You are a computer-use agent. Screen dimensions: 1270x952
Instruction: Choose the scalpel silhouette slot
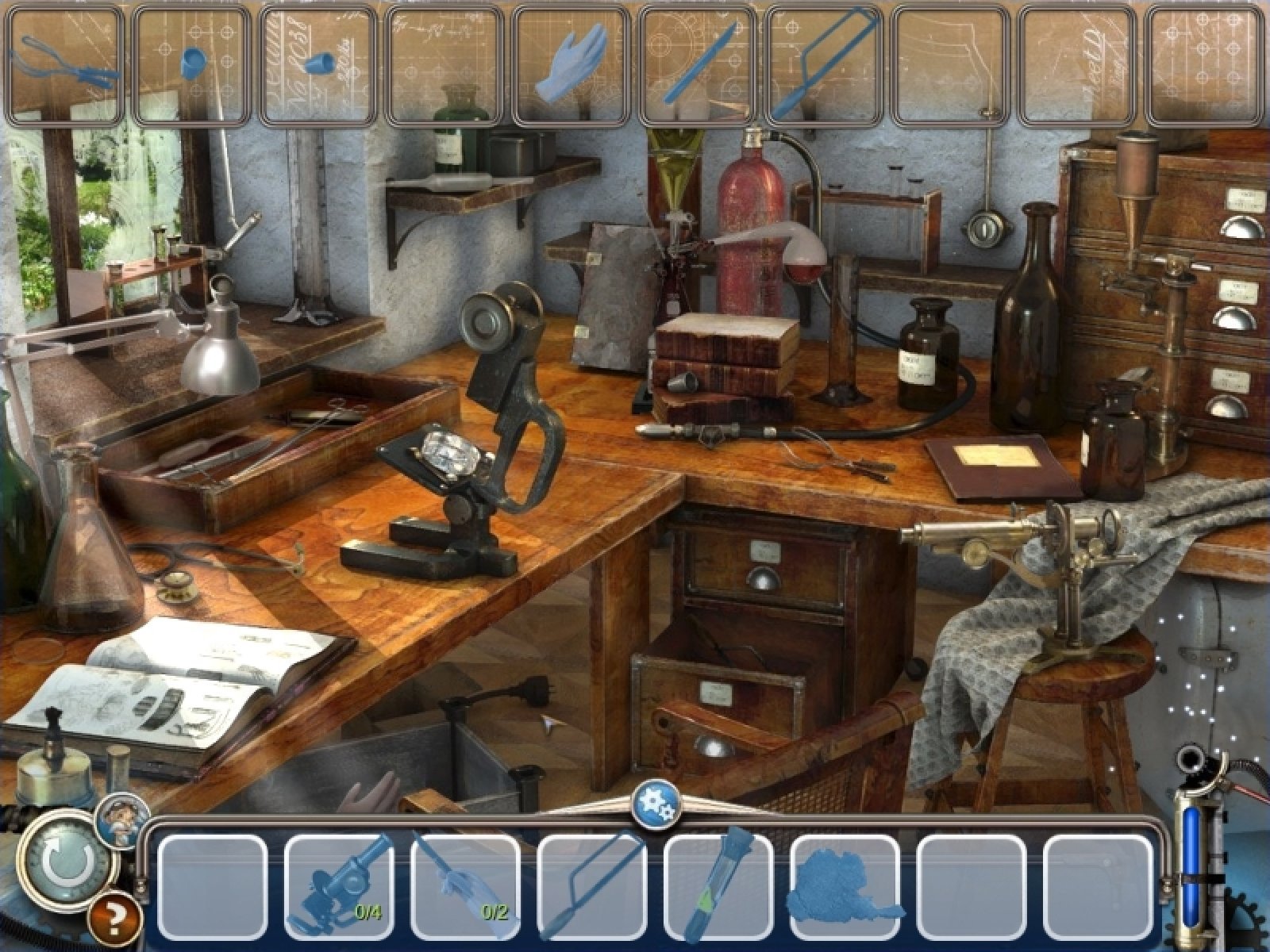tap(698, 66)
